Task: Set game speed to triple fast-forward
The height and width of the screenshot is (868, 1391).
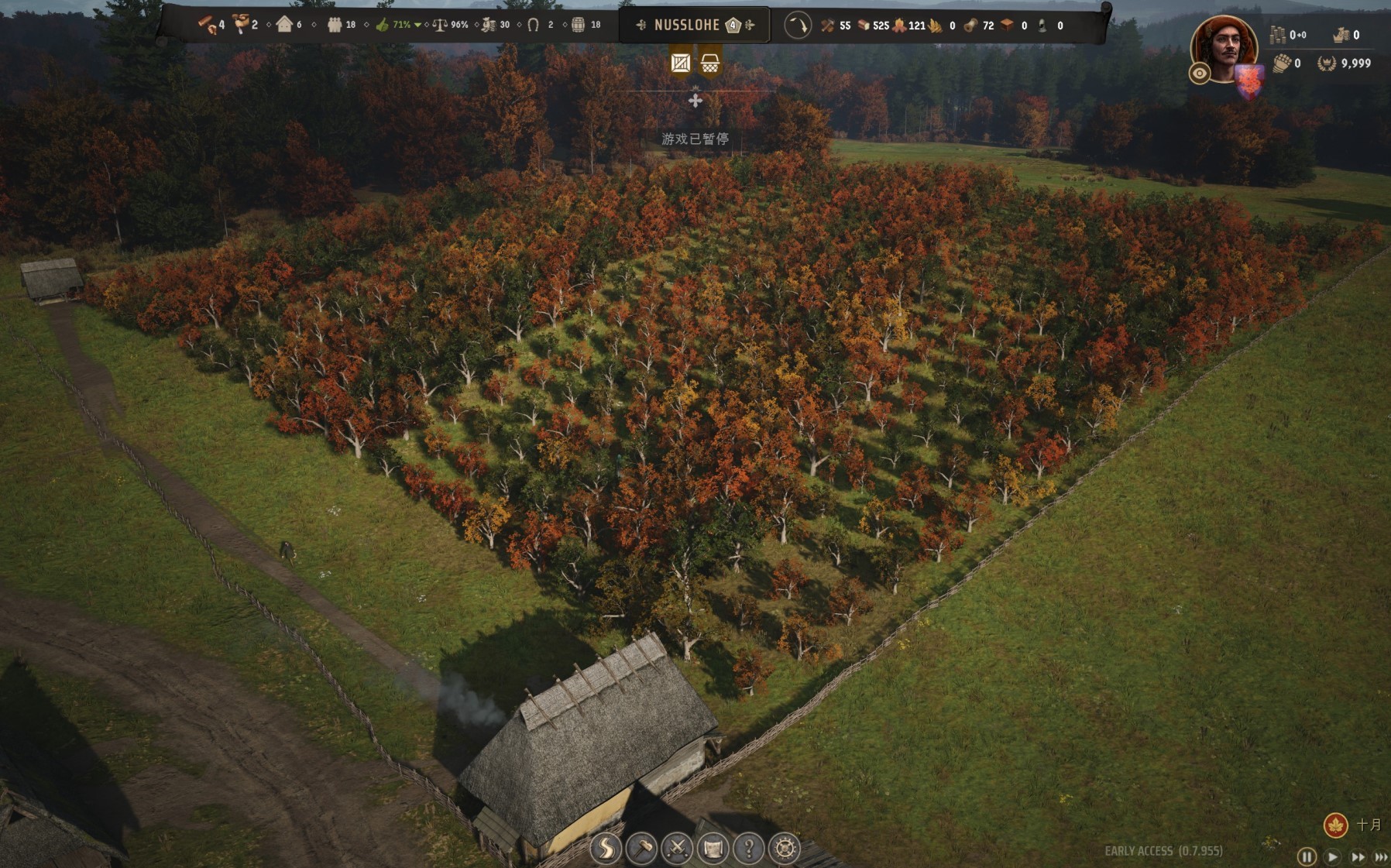Action: [1381, 856]
